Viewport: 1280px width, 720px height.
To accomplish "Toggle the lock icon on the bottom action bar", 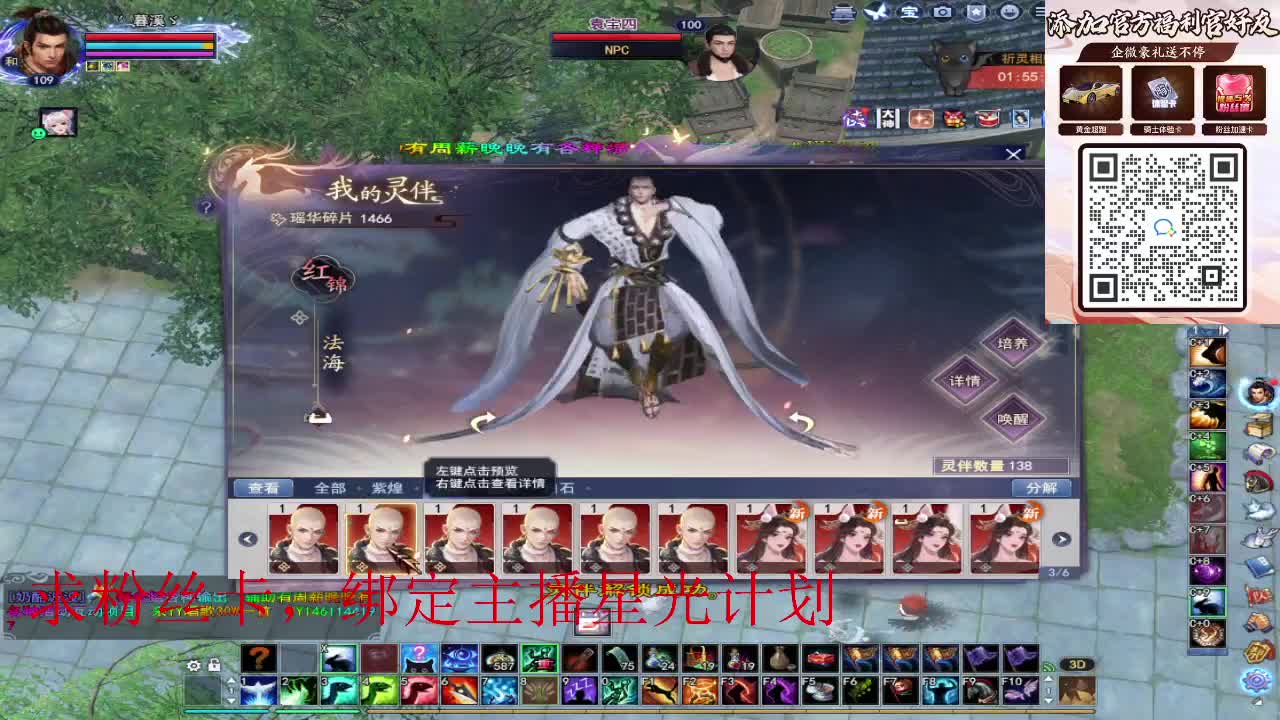I will click(x=214, y=665).
